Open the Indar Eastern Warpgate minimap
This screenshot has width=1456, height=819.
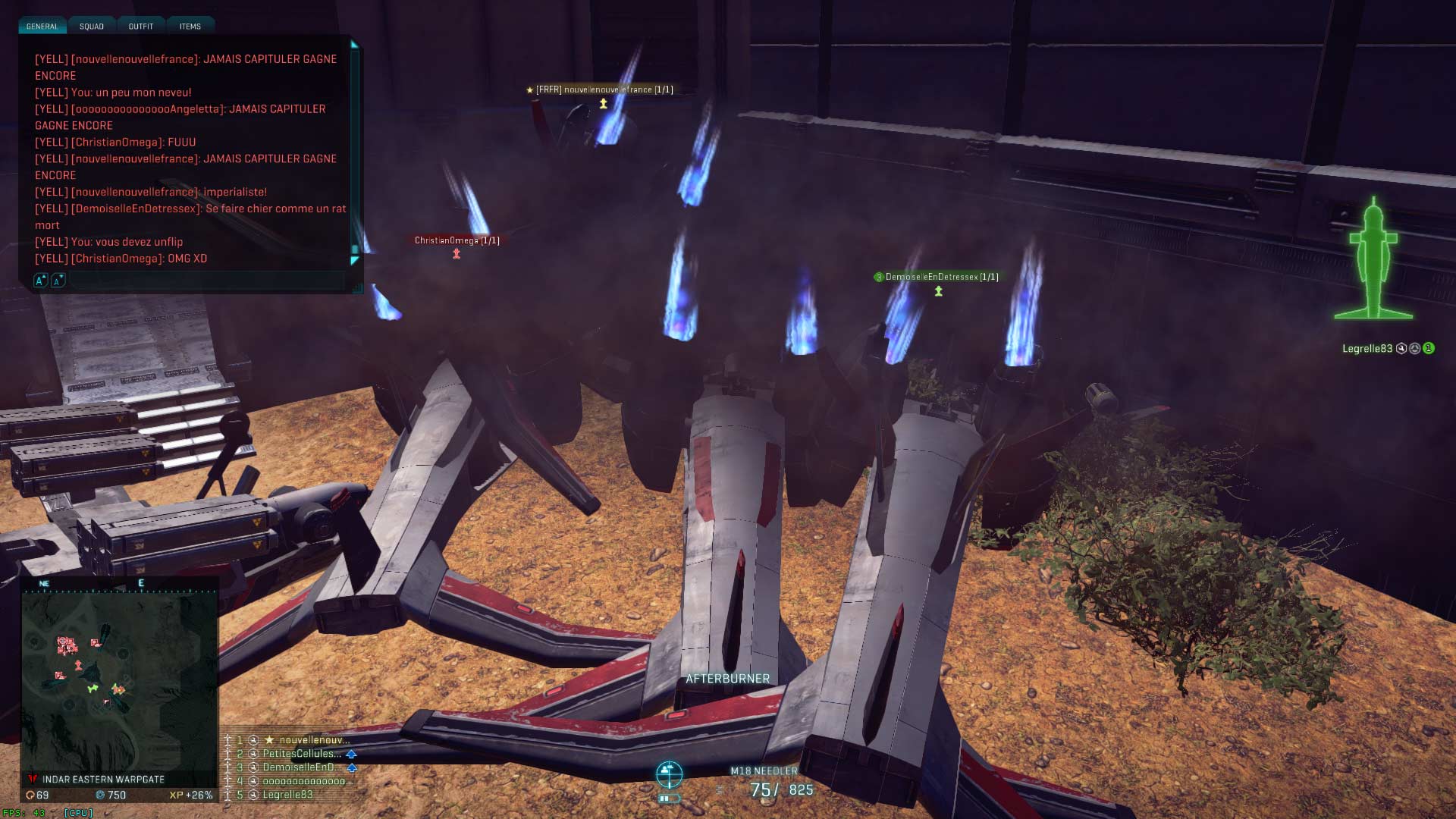[119, 680]
